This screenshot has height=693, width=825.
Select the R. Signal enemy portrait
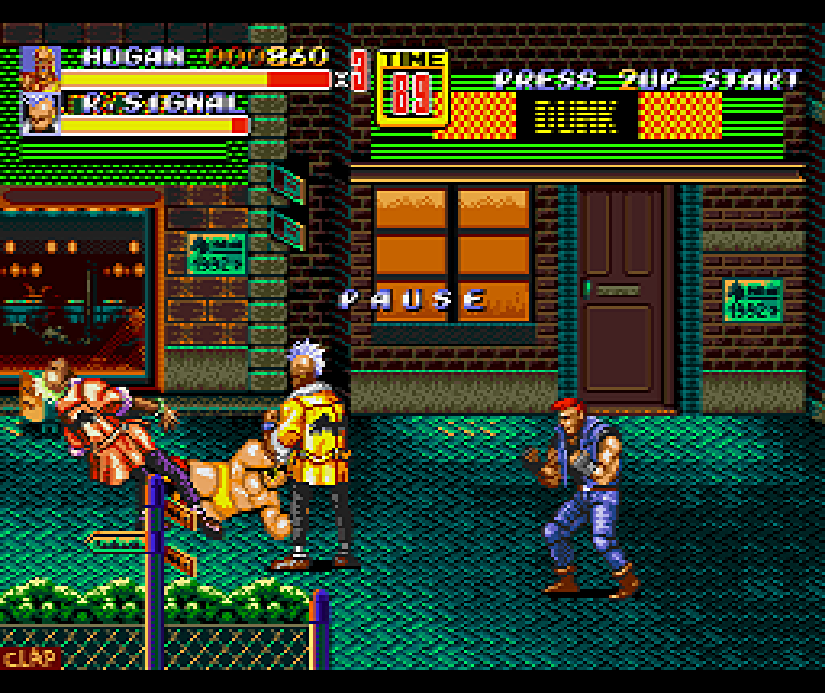click(x=41, y=114)
